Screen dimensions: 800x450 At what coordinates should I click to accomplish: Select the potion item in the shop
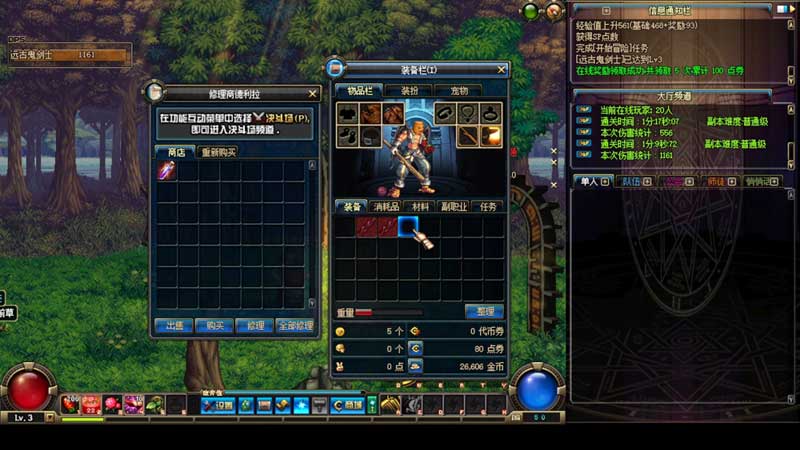167,171
